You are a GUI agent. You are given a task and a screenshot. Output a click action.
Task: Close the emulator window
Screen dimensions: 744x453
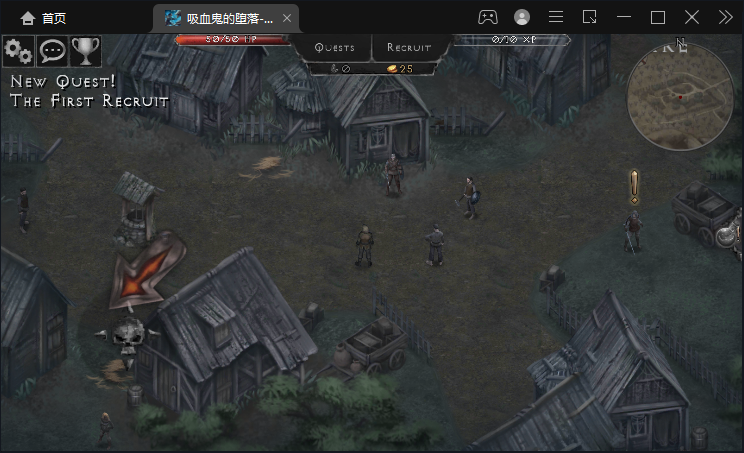(x=692, y=17)
